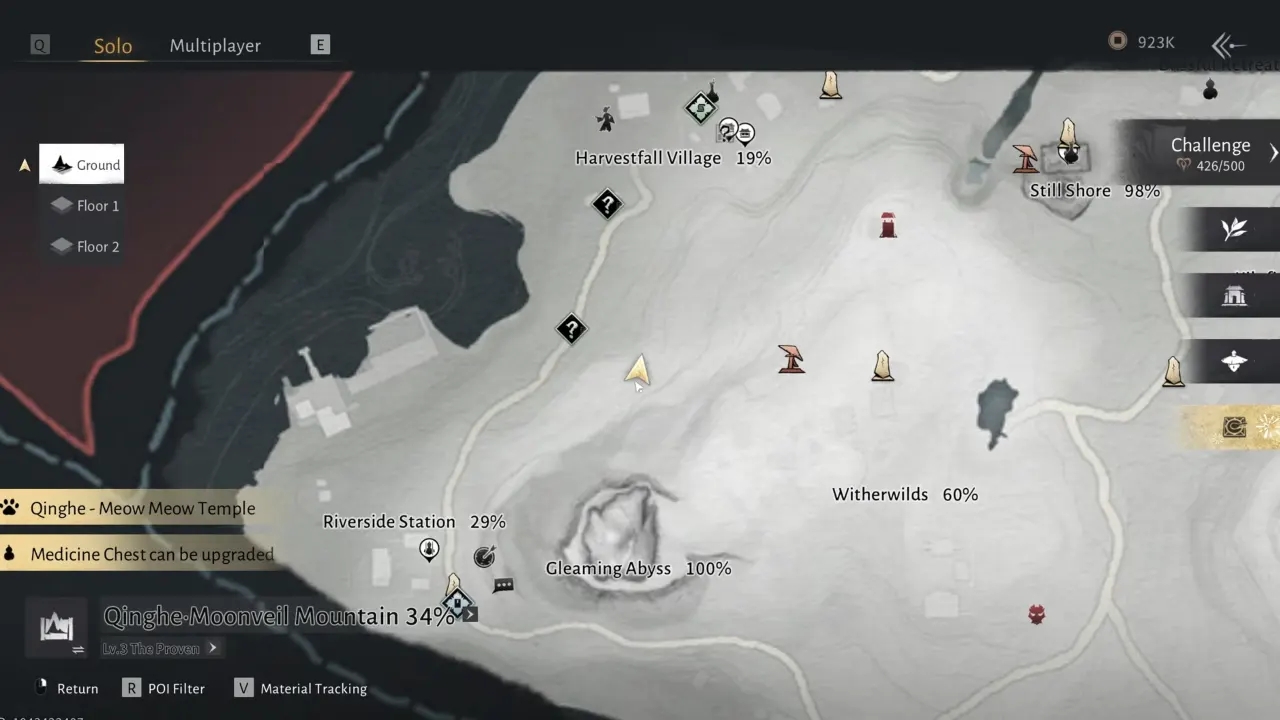Open the POI Filter
The height and width of the screenshot is (720, 1280).
click(x=164, y=688)
